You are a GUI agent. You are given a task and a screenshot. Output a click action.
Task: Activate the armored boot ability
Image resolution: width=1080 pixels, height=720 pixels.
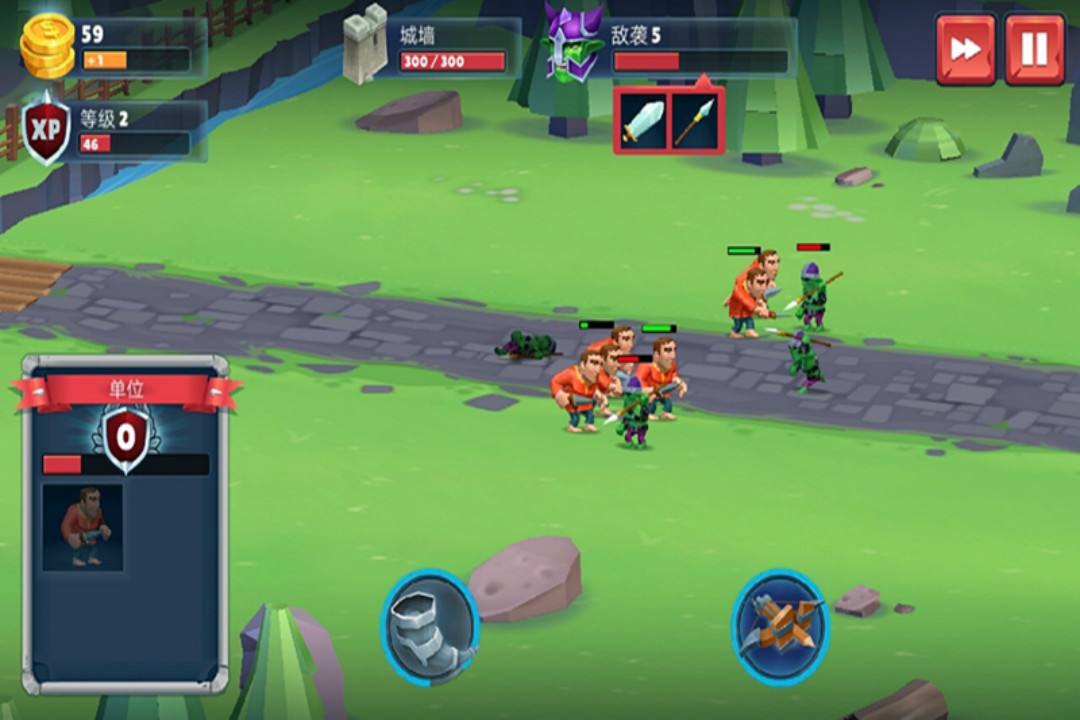pos(430,628)
